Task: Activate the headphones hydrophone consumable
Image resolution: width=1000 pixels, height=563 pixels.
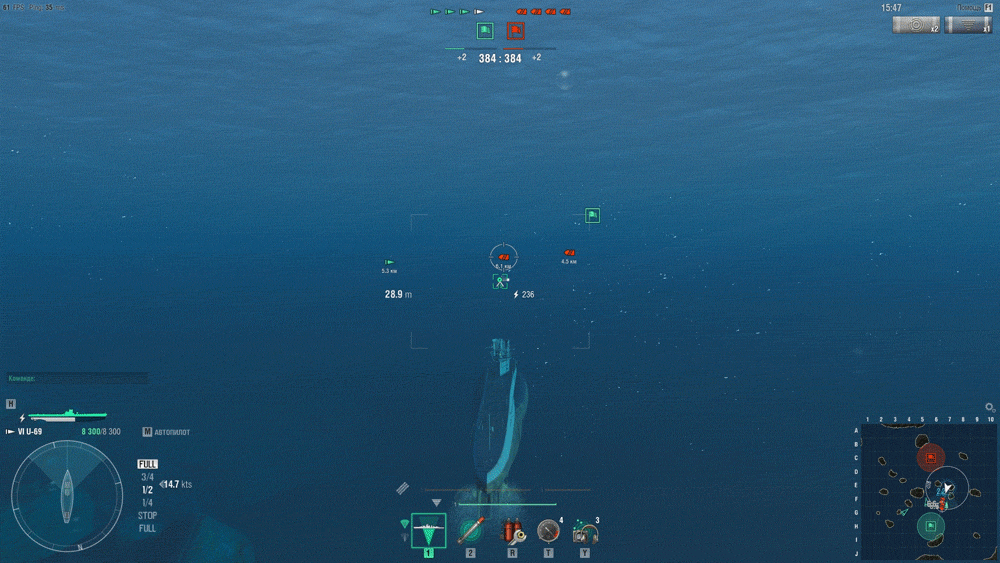Action: [x=585, y=530]
